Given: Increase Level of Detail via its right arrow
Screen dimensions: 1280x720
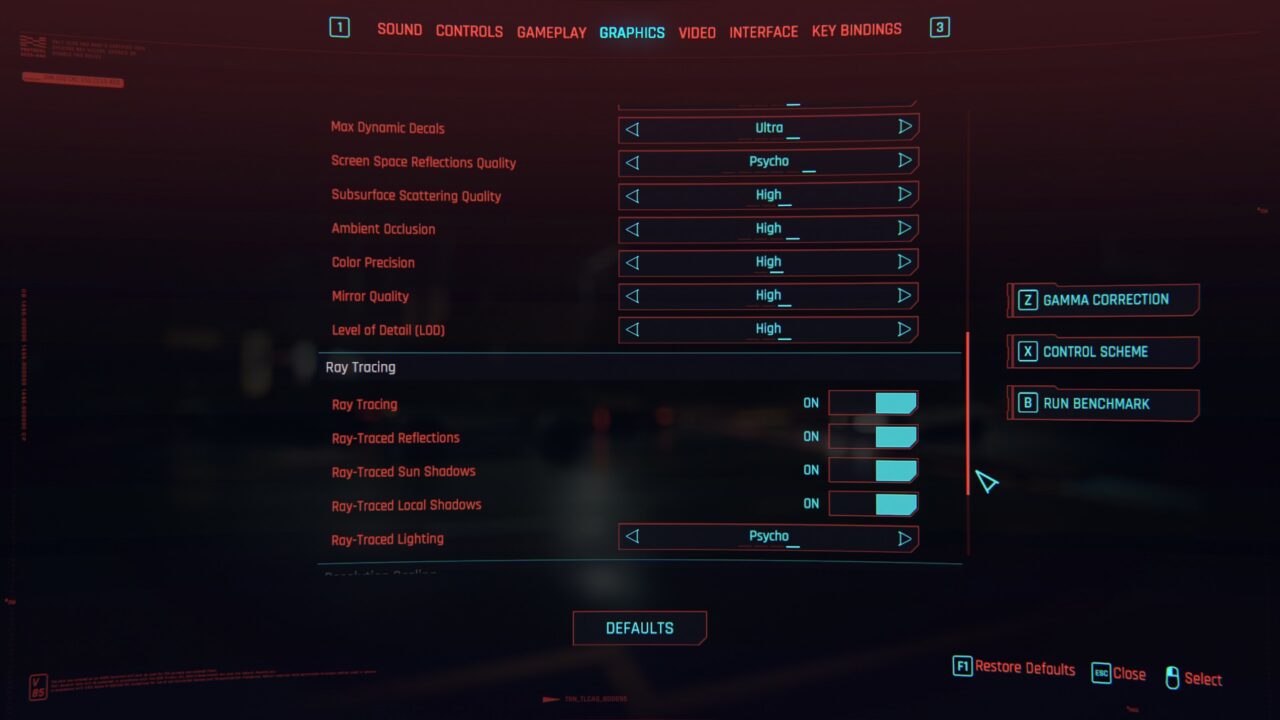Looking at the screenshot, I should [903, 329].
